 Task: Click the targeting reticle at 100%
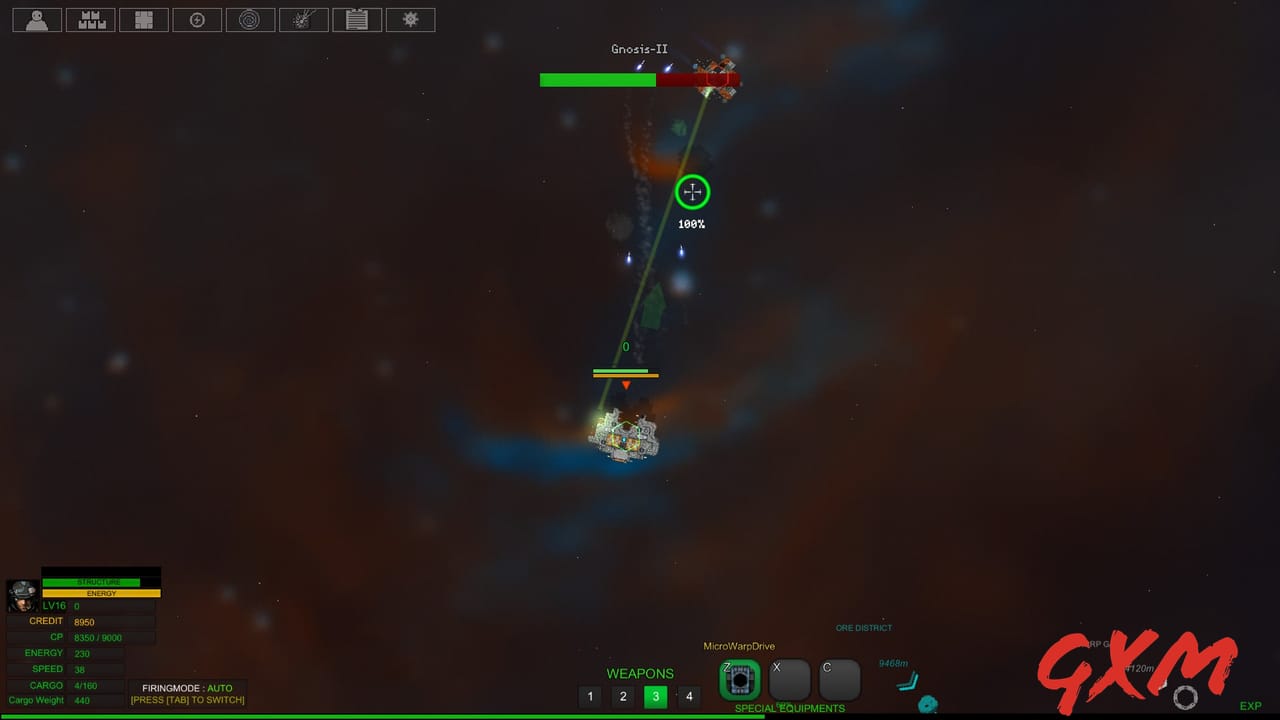pos(692,191)
